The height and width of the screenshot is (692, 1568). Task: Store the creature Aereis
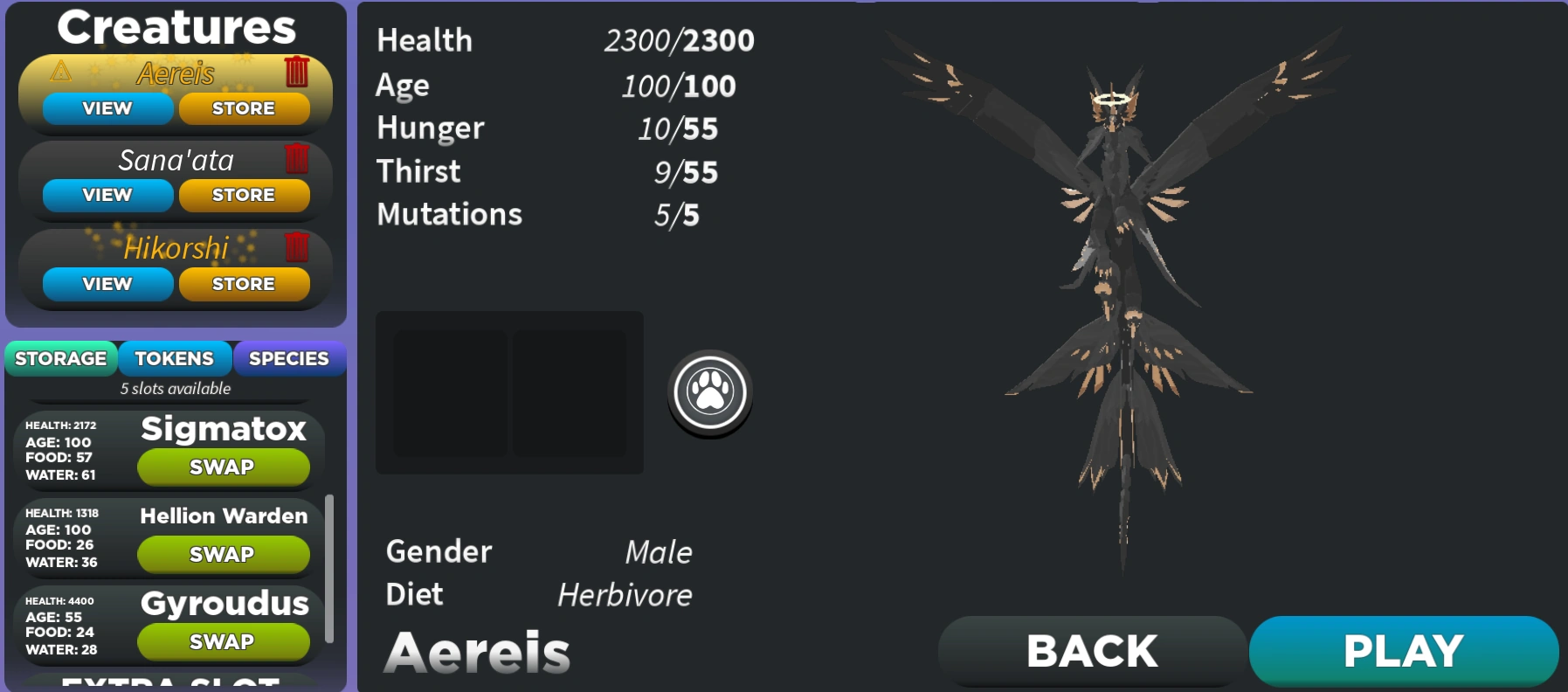click(244, 108)
